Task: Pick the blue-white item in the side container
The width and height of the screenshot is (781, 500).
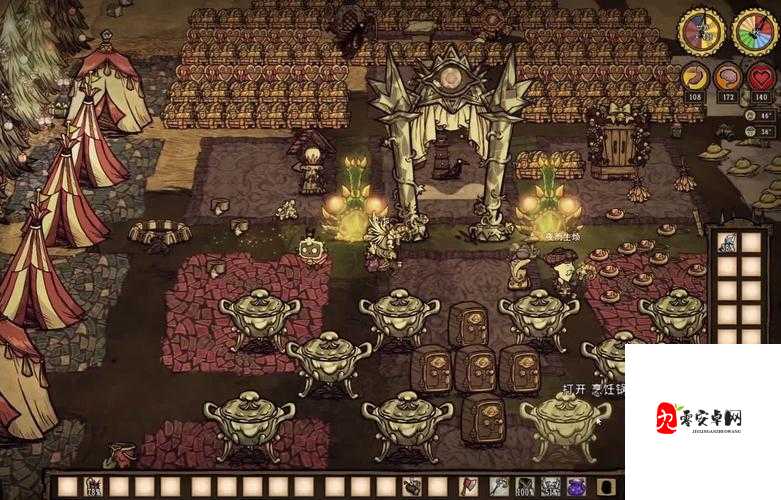Action: [x=728, y=243]
